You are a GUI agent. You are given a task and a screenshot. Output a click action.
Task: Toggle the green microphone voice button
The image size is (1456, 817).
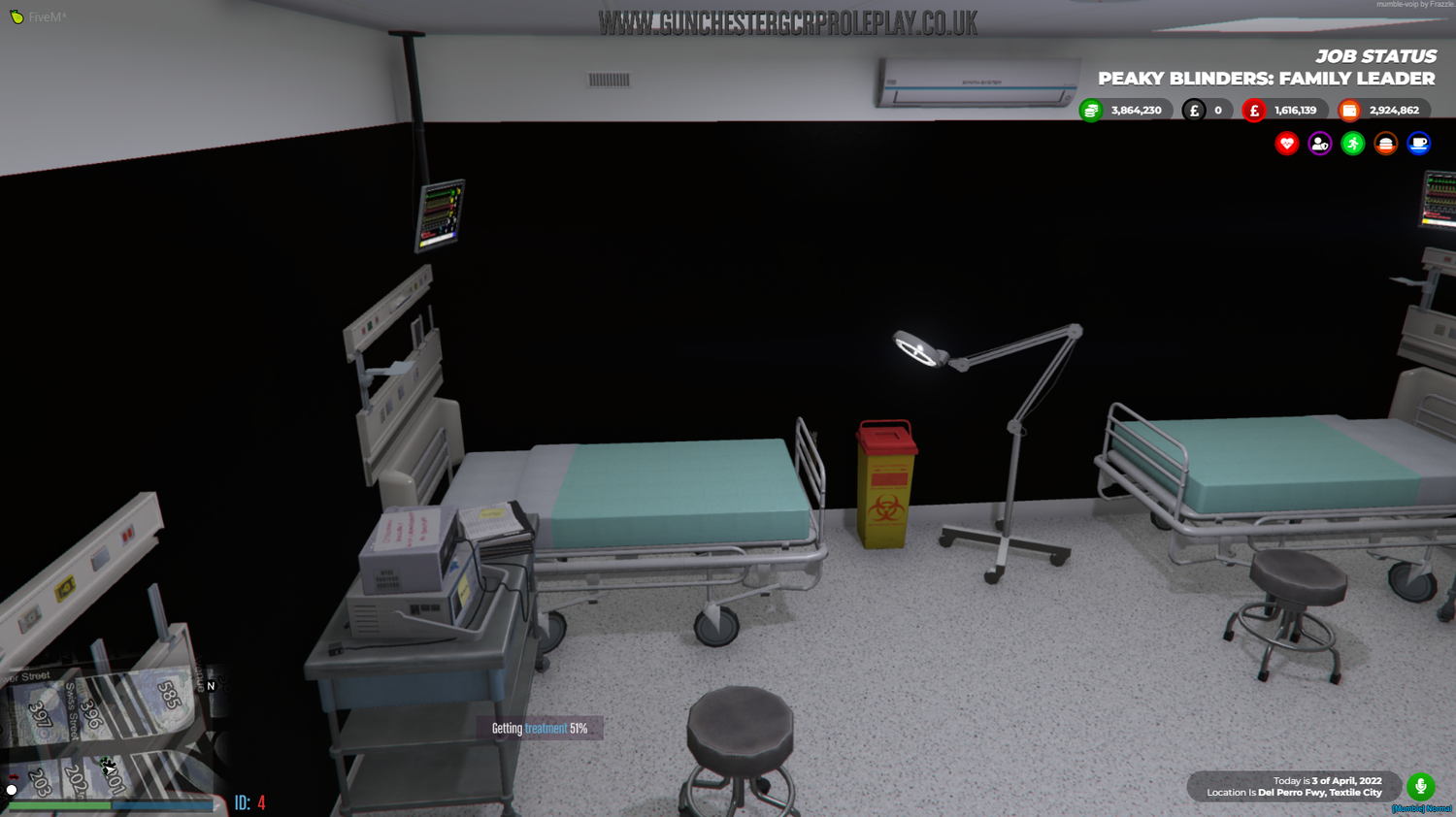[1421, 786]
